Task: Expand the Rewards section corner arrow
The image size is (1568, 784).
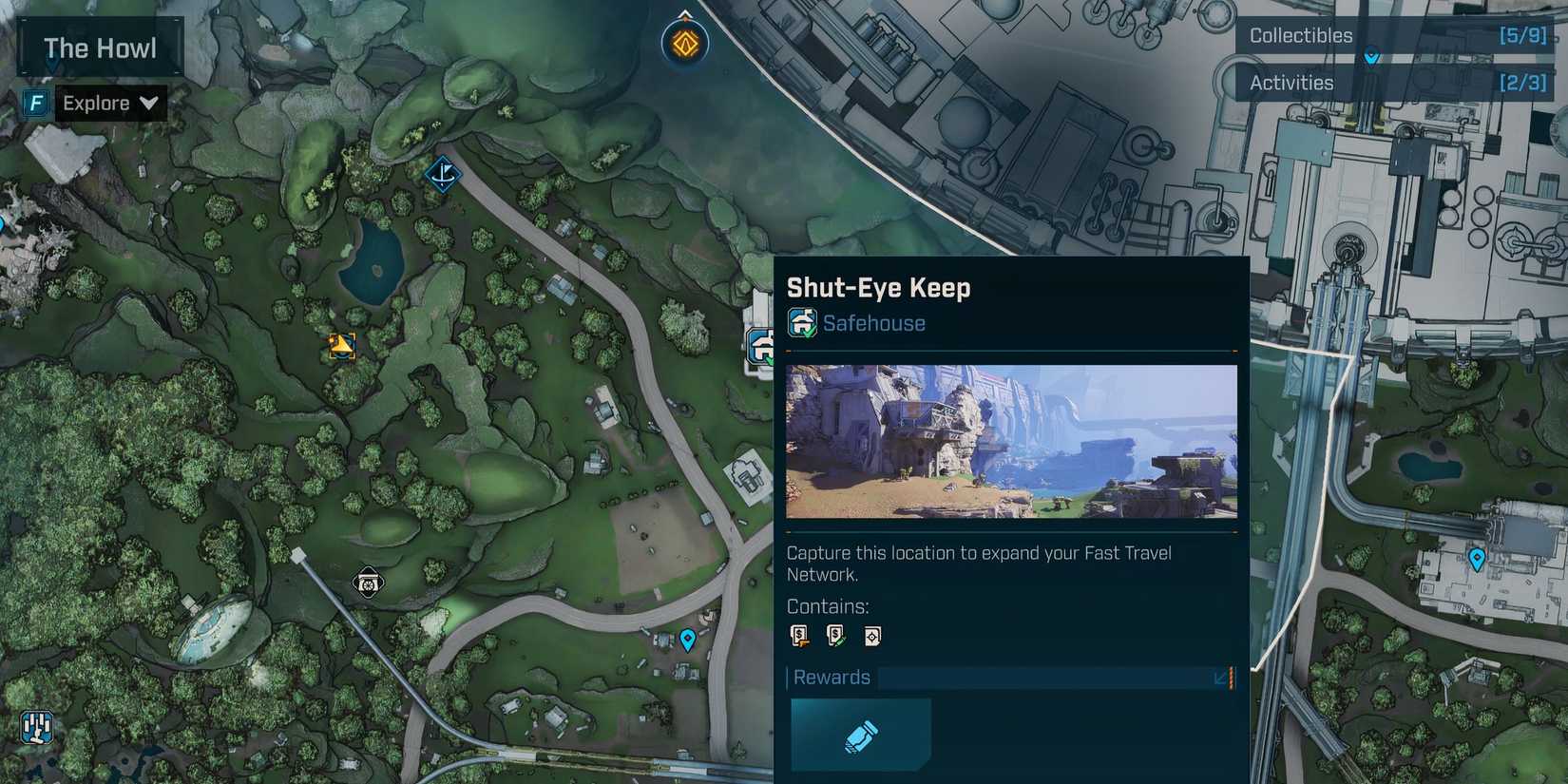Action: click(1219, 679)
